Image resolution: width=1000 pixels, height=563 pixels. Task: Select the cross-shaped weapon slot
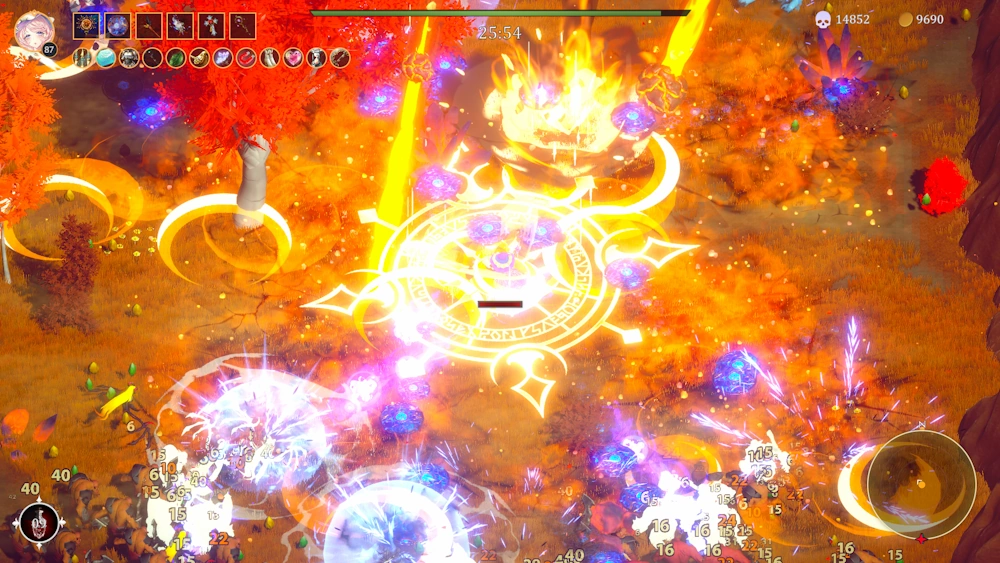click(x=211, y=25)
